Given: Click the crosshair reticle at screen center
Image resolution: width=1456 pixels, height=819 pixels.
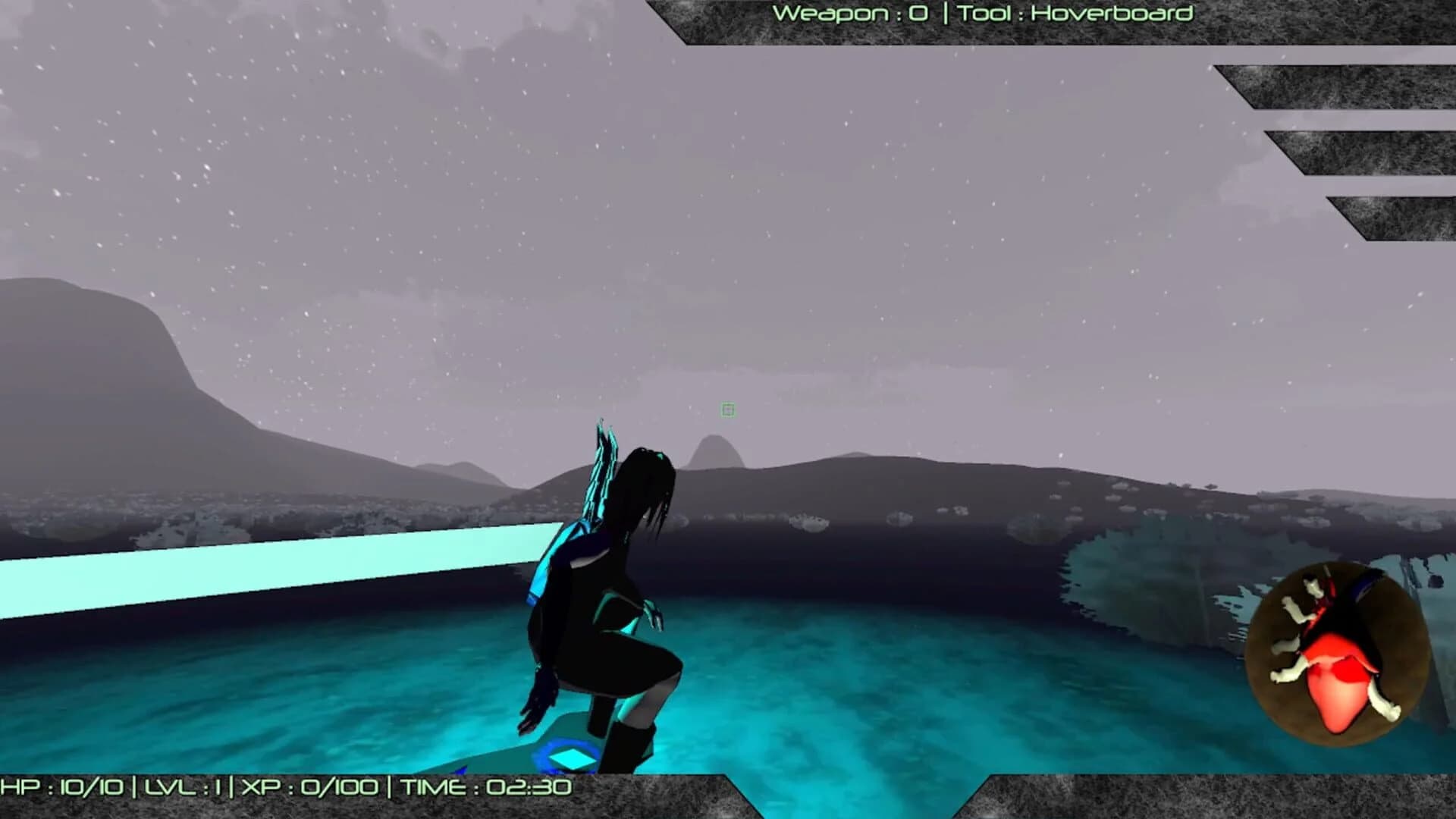Looking at the screenshot, I should click(x=727, y=409).
